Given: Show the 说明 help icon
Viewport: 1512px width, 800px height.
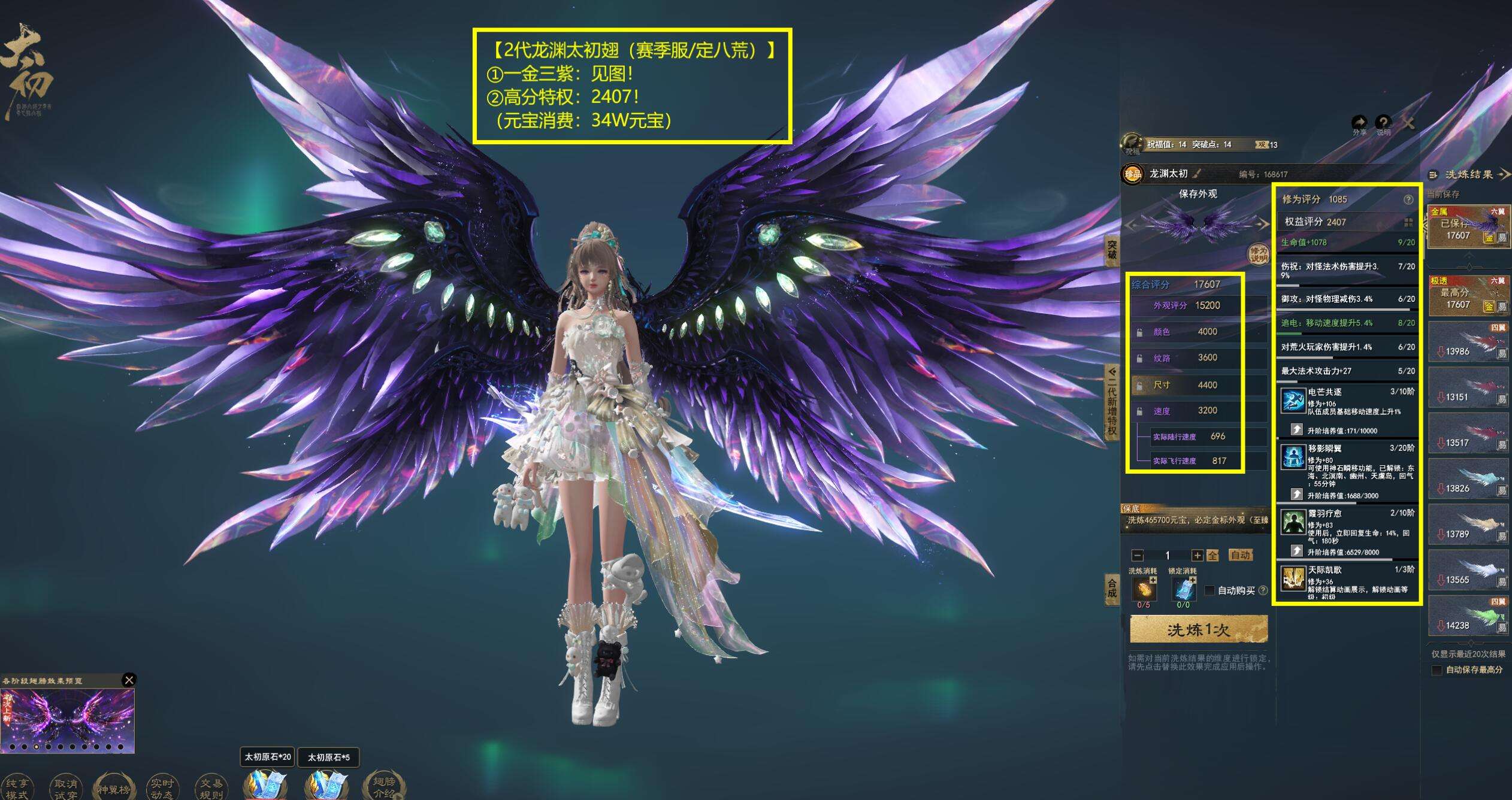Looking at the screenshot, I should [x=1383, y=123].
